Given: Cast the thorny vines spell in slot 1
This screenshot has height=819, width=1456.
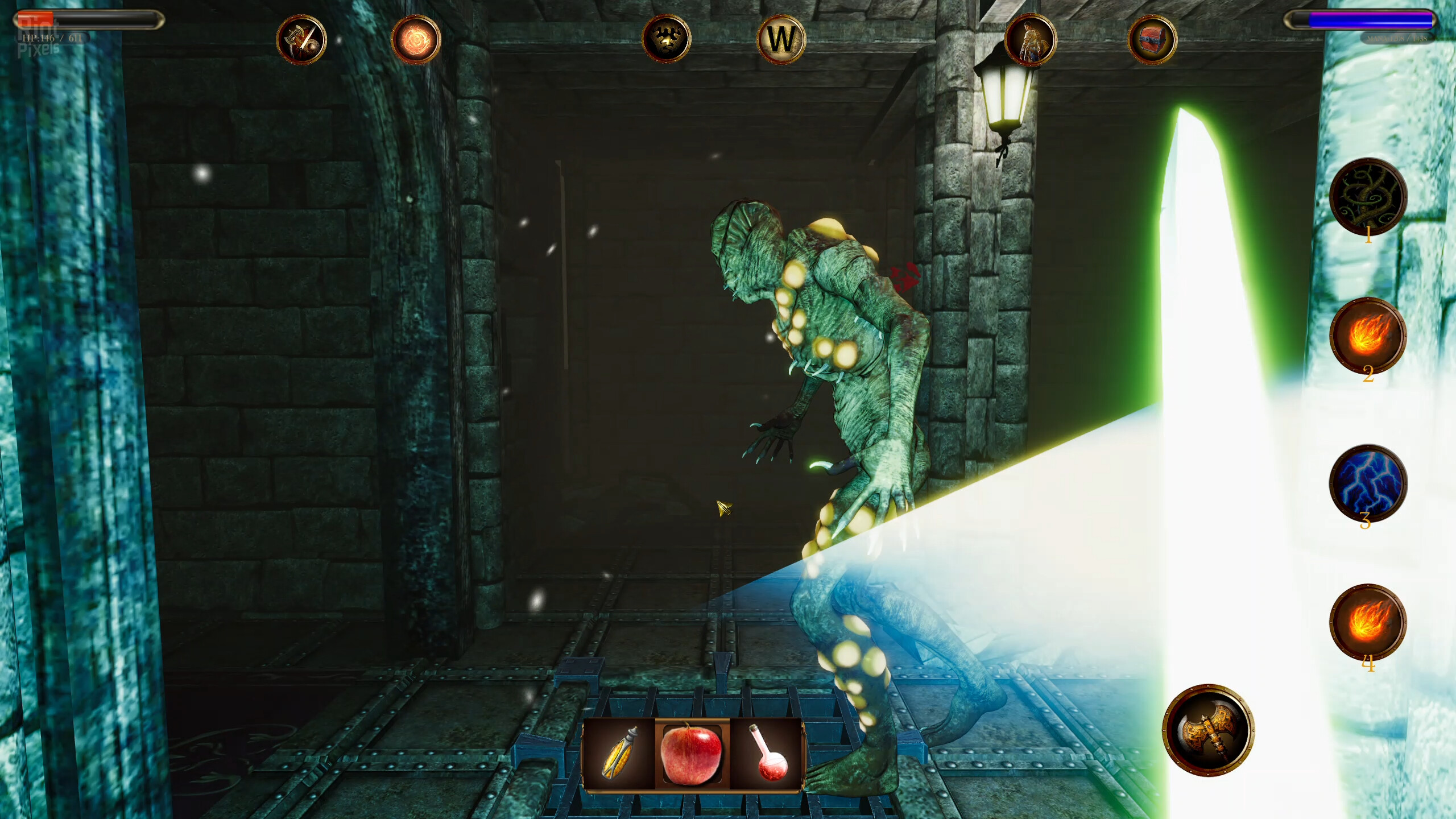Looking at the screenshot, I should coord(1368,197).
